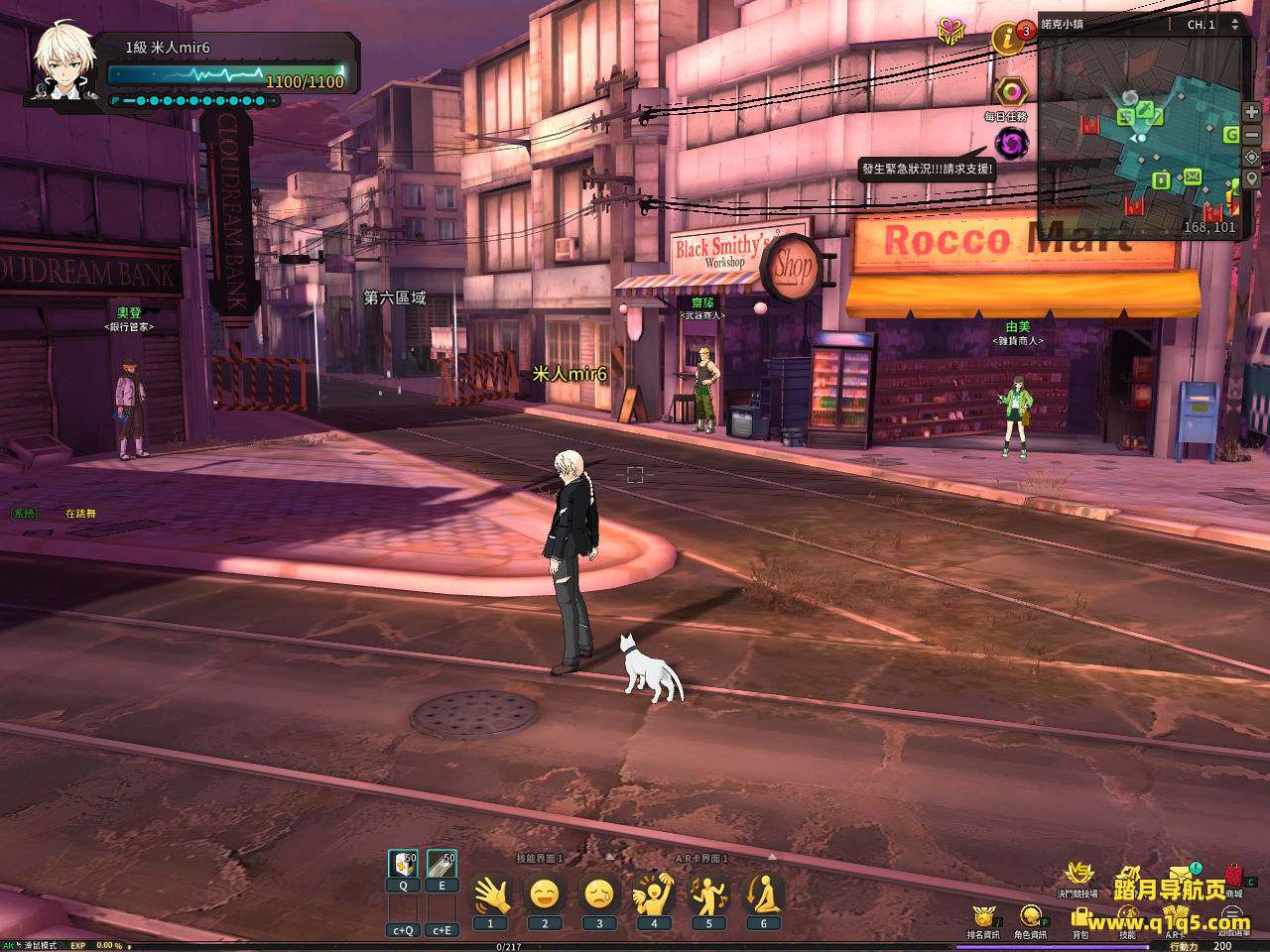Use the kneeling sit-down emote
The height and width of the screenshot is (952, 1270).
[x=763, y=895]
